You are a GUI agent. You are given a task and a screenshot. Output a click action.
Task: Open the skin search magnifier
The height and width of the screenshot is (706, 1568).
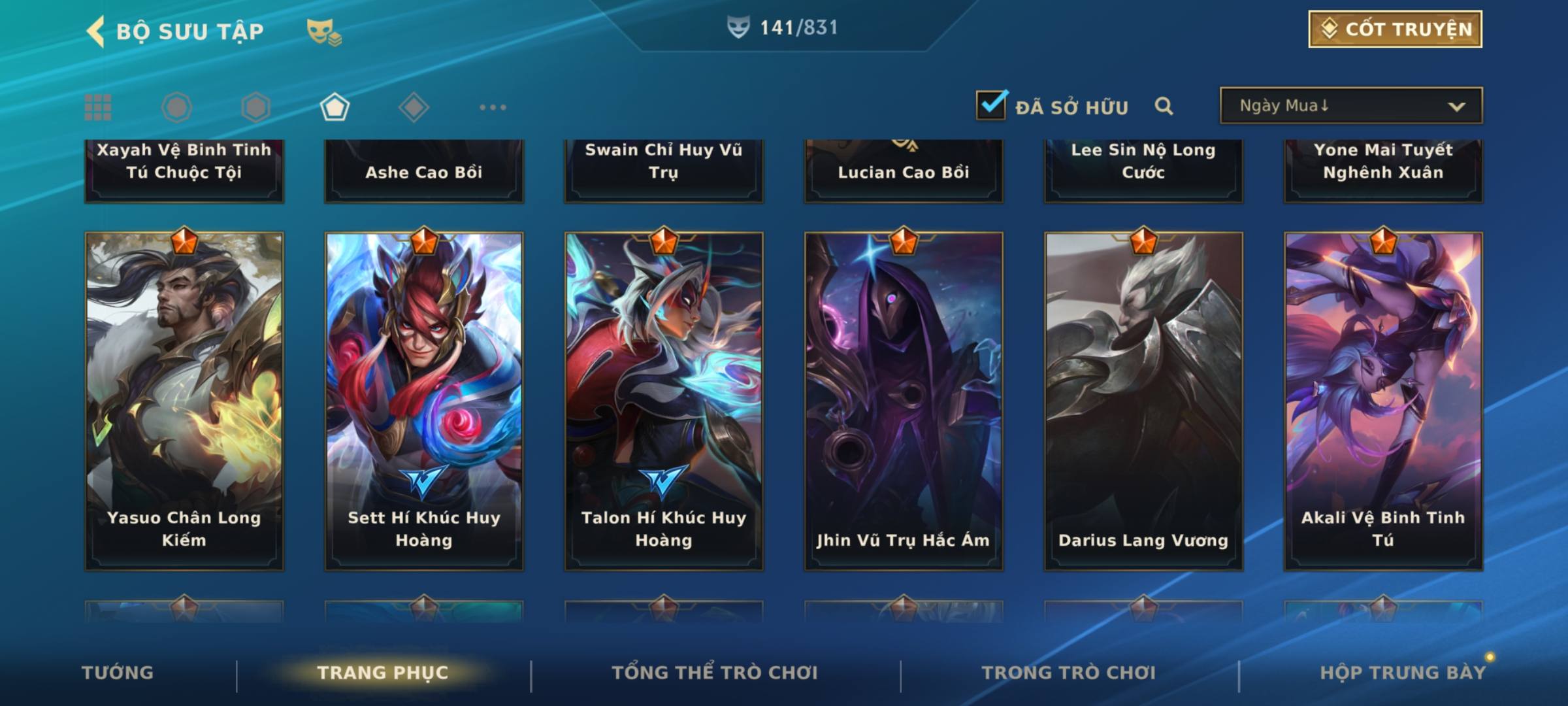coord(1164,106)
